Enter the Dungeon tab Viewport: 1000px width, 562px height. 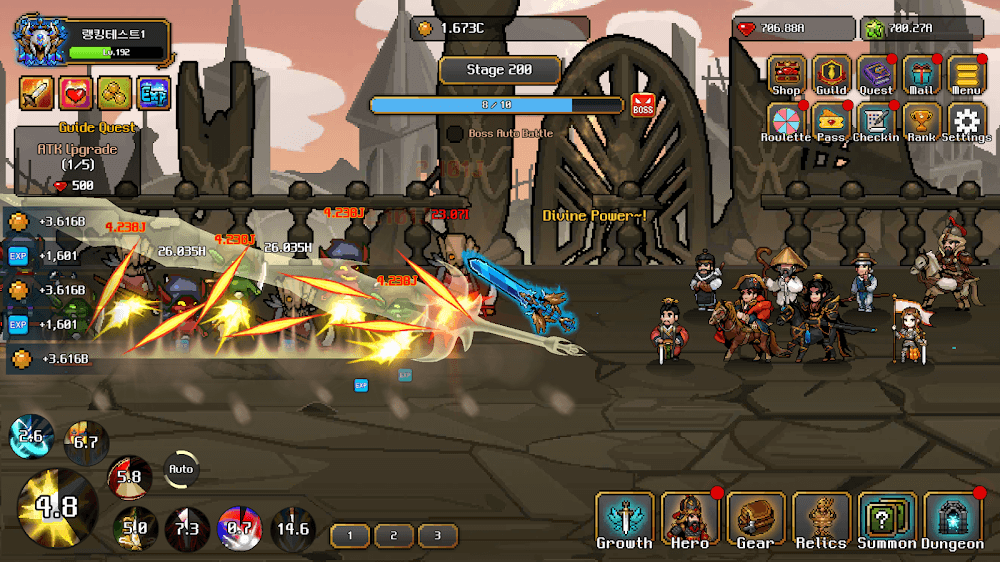952,521
